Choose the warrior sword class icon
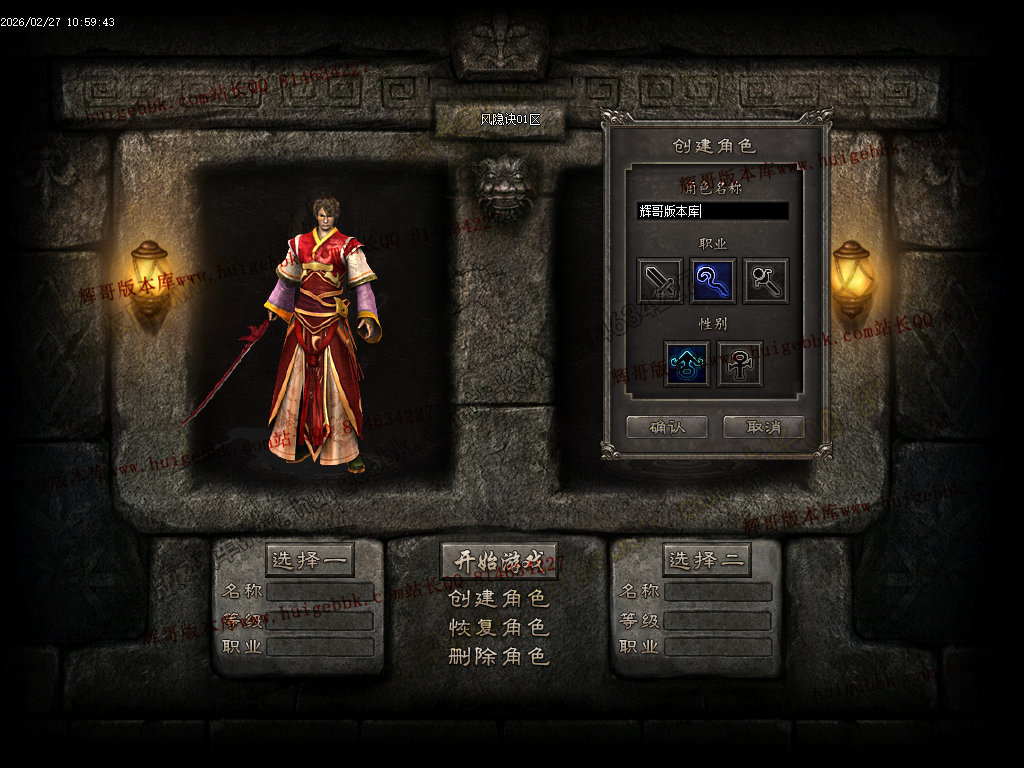Image resolution: width=1024 pixels, height=768 pixels. (661, 281)
